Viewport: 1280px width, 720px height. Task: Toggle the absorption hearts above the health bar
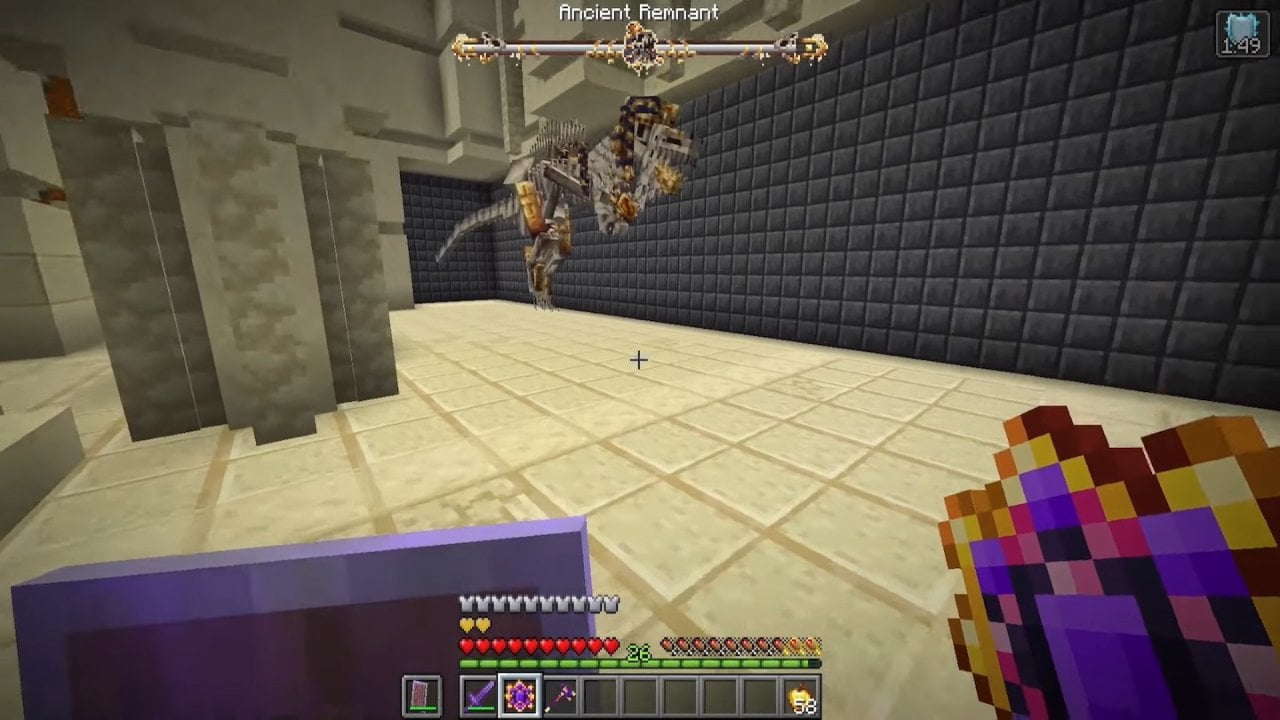[x=468, y=623]
